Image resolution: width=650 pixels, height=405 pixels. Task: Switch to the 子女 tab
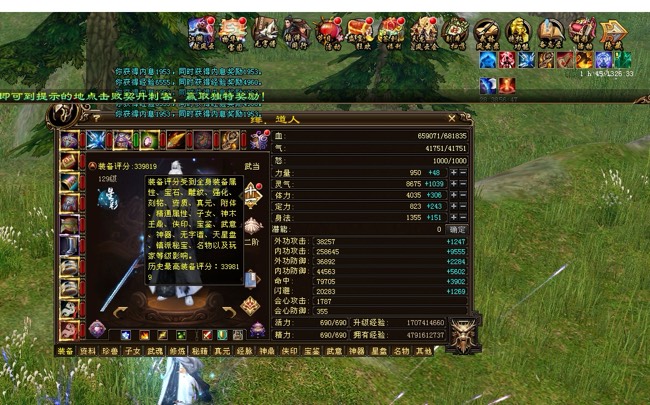click(x=133, y=351)
